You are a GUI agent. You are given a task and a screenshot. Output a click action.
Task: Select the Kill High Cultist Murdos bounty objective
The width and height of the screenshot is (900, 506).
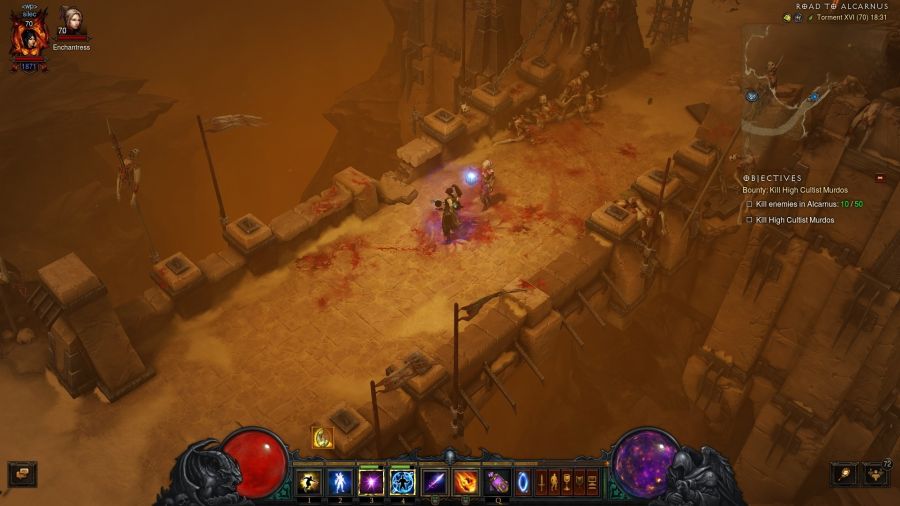pos(794,220)
